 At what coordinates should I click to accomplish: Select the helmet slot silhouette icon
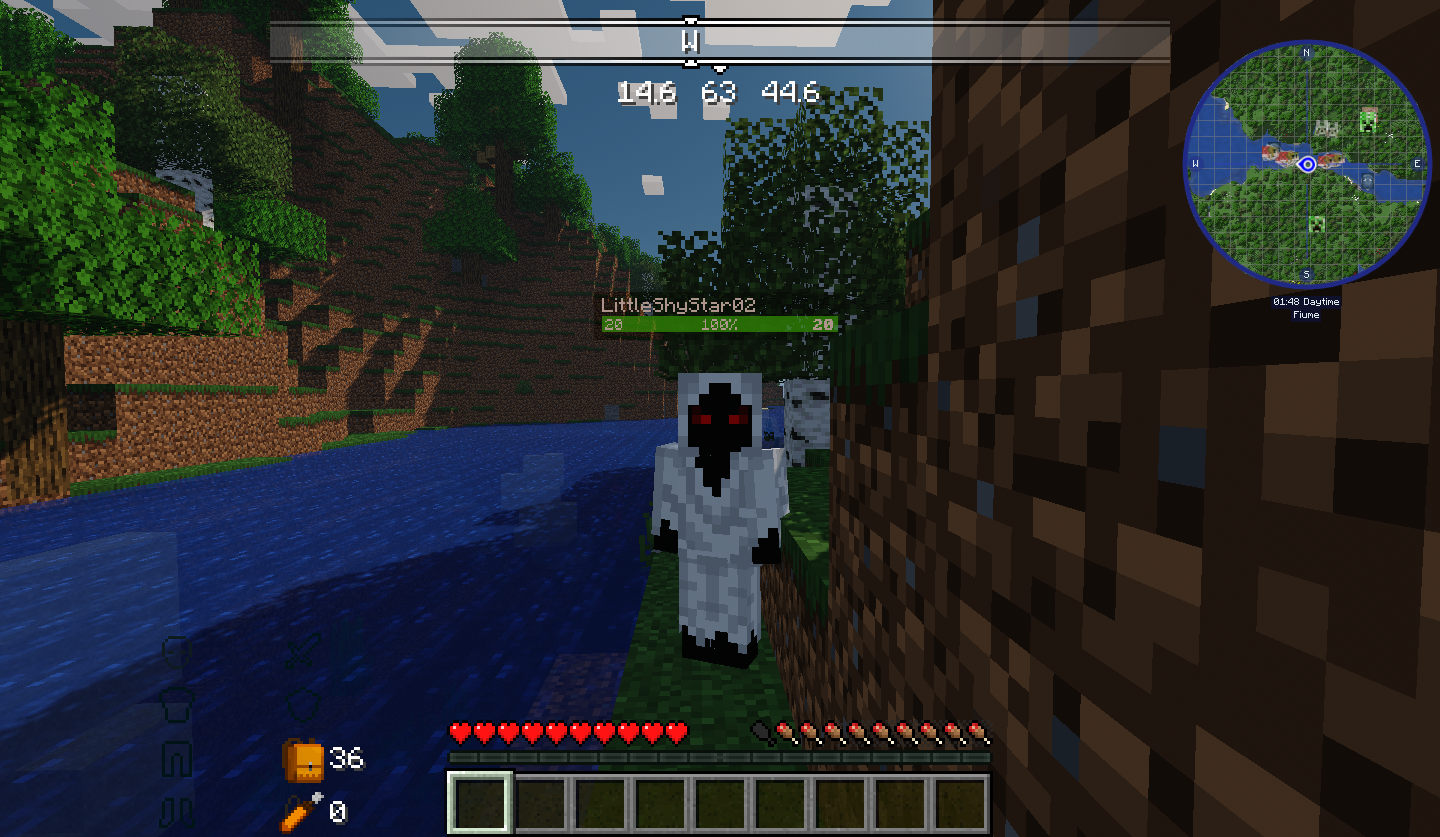(x=177, y=652)
